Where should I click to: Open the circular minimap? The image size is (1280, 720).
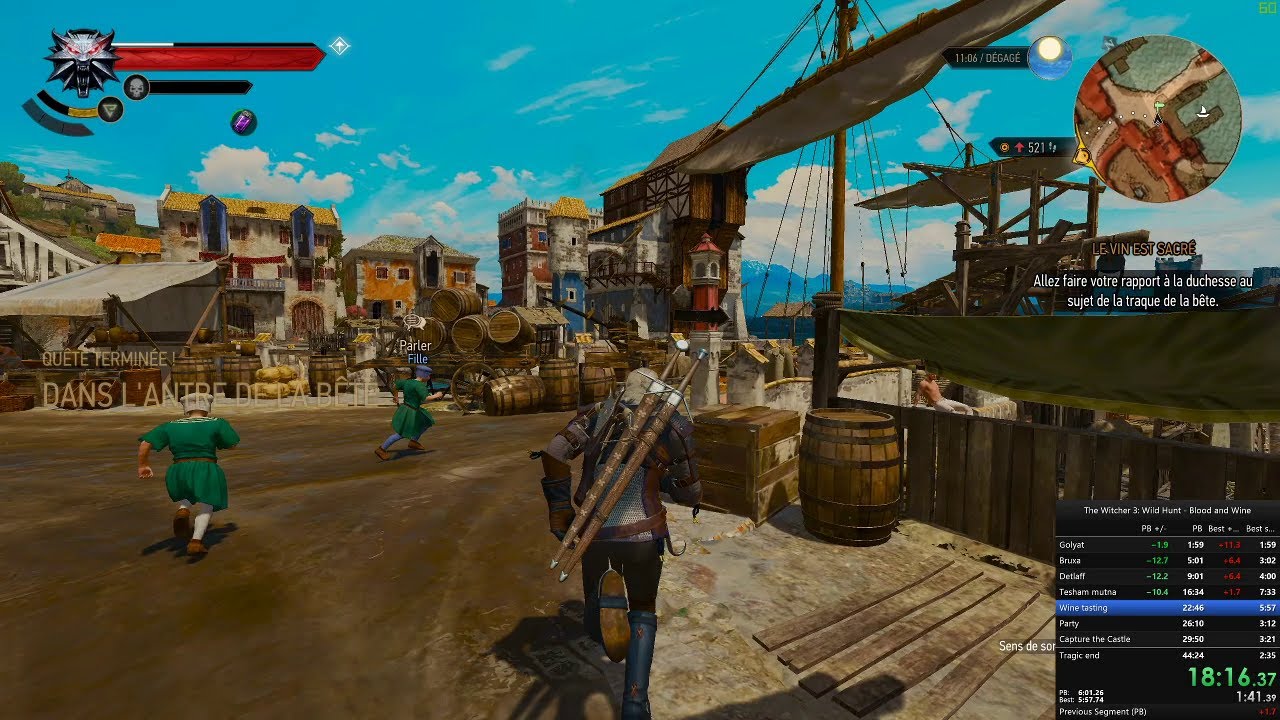coord(1157,119)
